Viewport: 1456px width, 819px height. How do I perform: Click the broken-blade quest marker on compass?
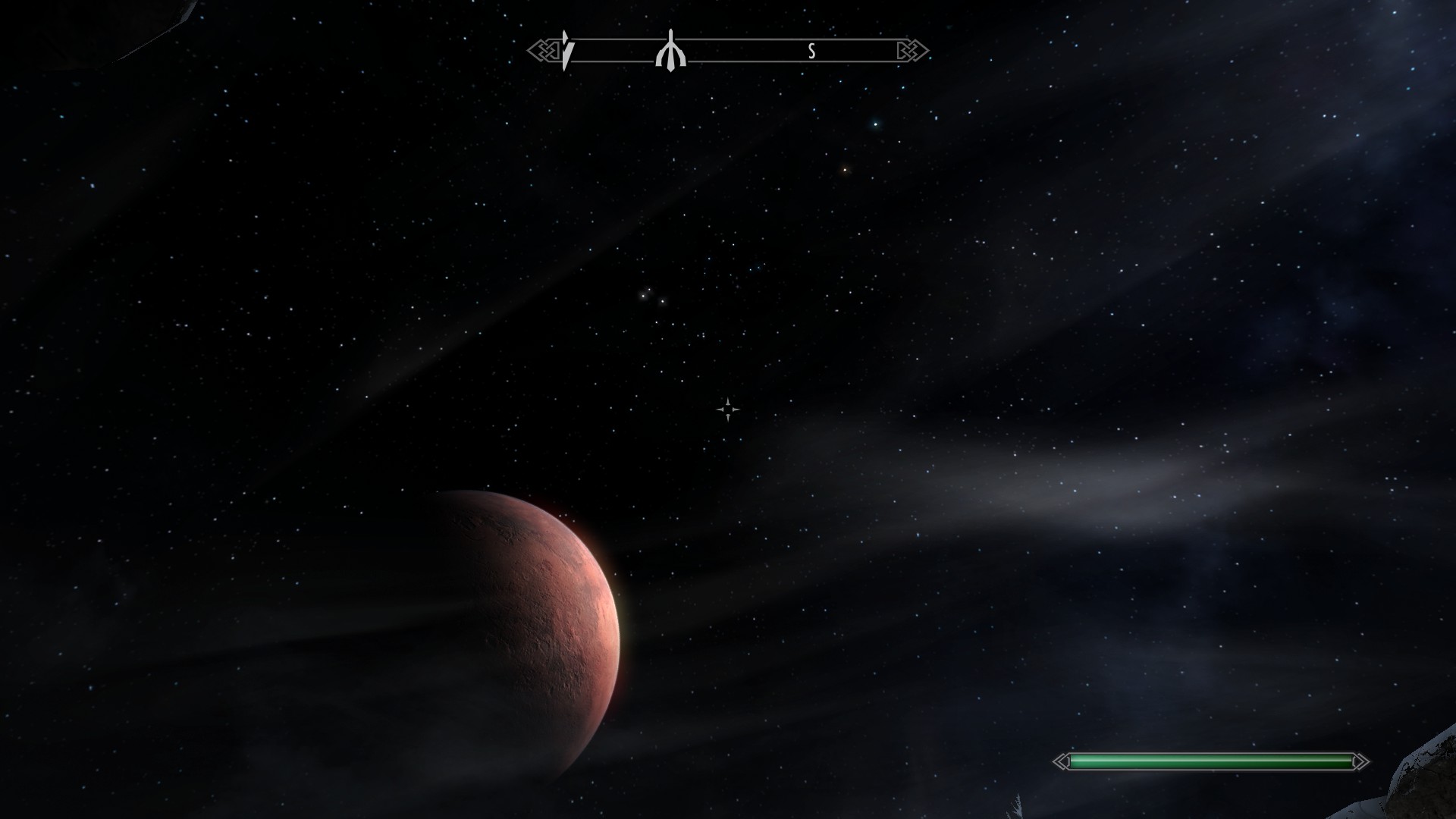(566, 51)
